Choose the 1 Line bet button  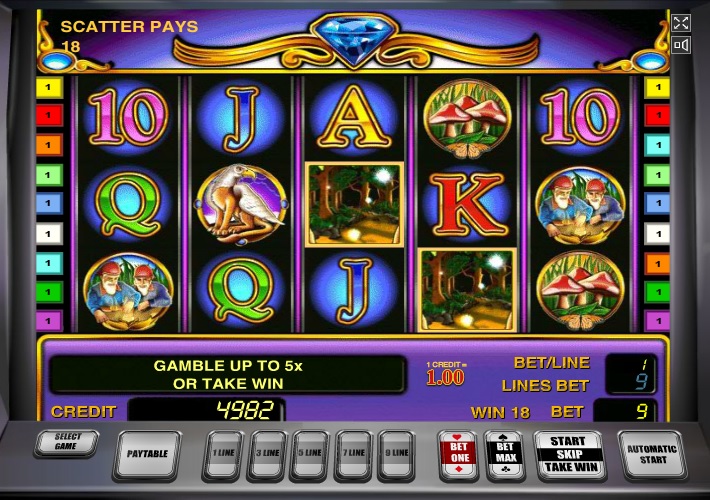pos(224,454)
